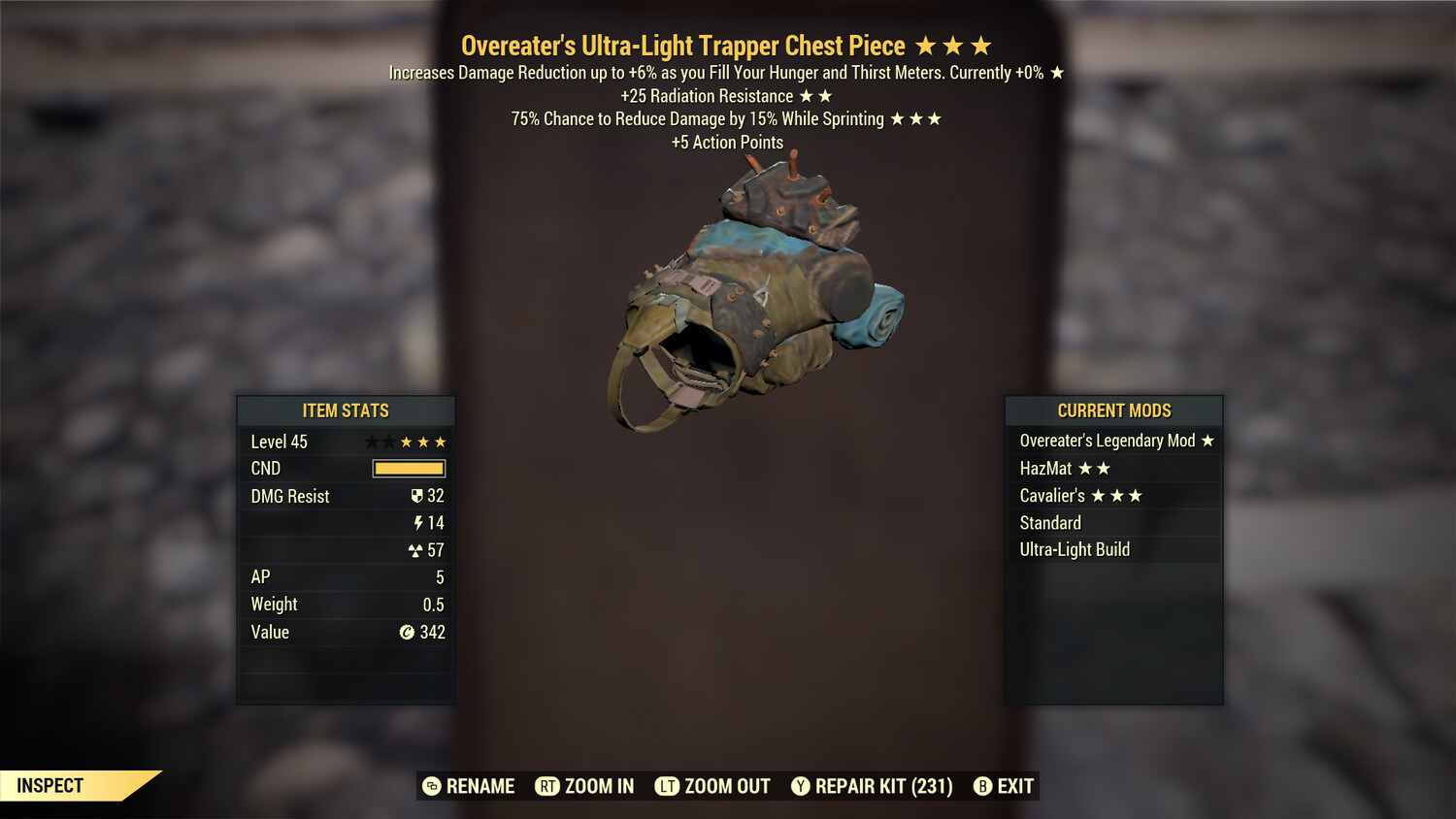Select the HazMat mod in Current Mods
This screenshot has width=1456, height=819.
tap(1064, 468)
